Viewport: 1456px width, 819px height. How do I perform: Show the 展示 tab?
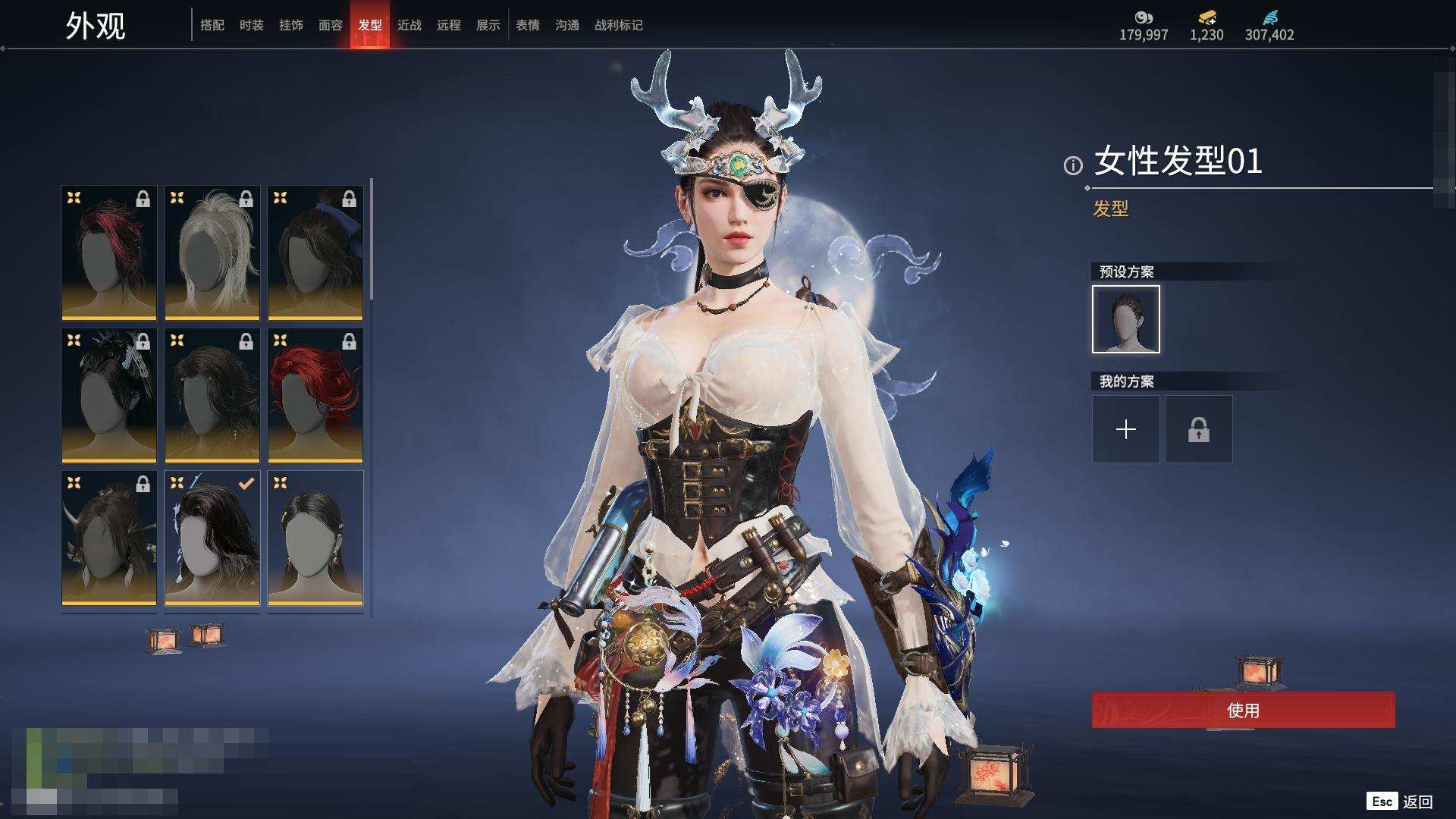click(488, 25)
